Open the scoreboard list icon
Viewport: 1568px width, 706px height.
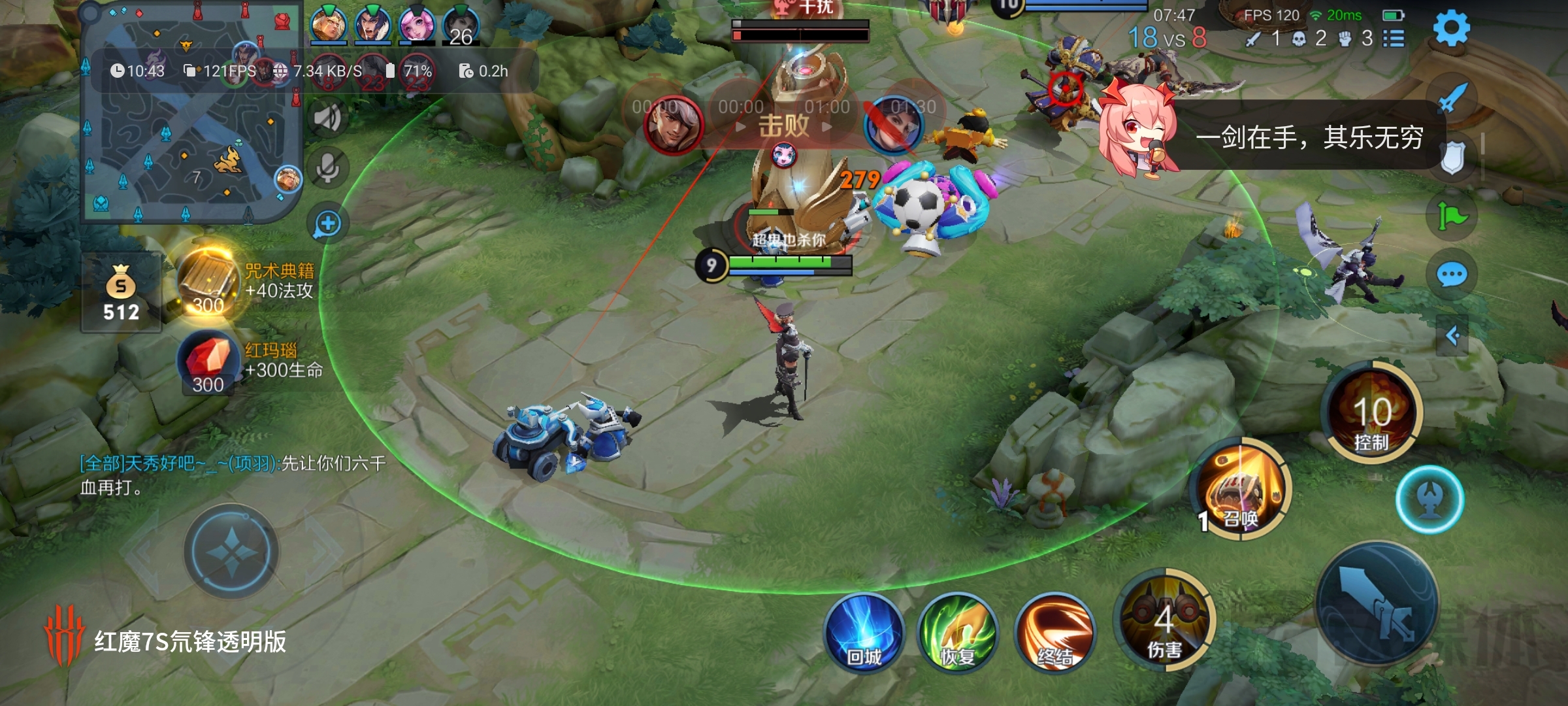[x=1394, y=39]
